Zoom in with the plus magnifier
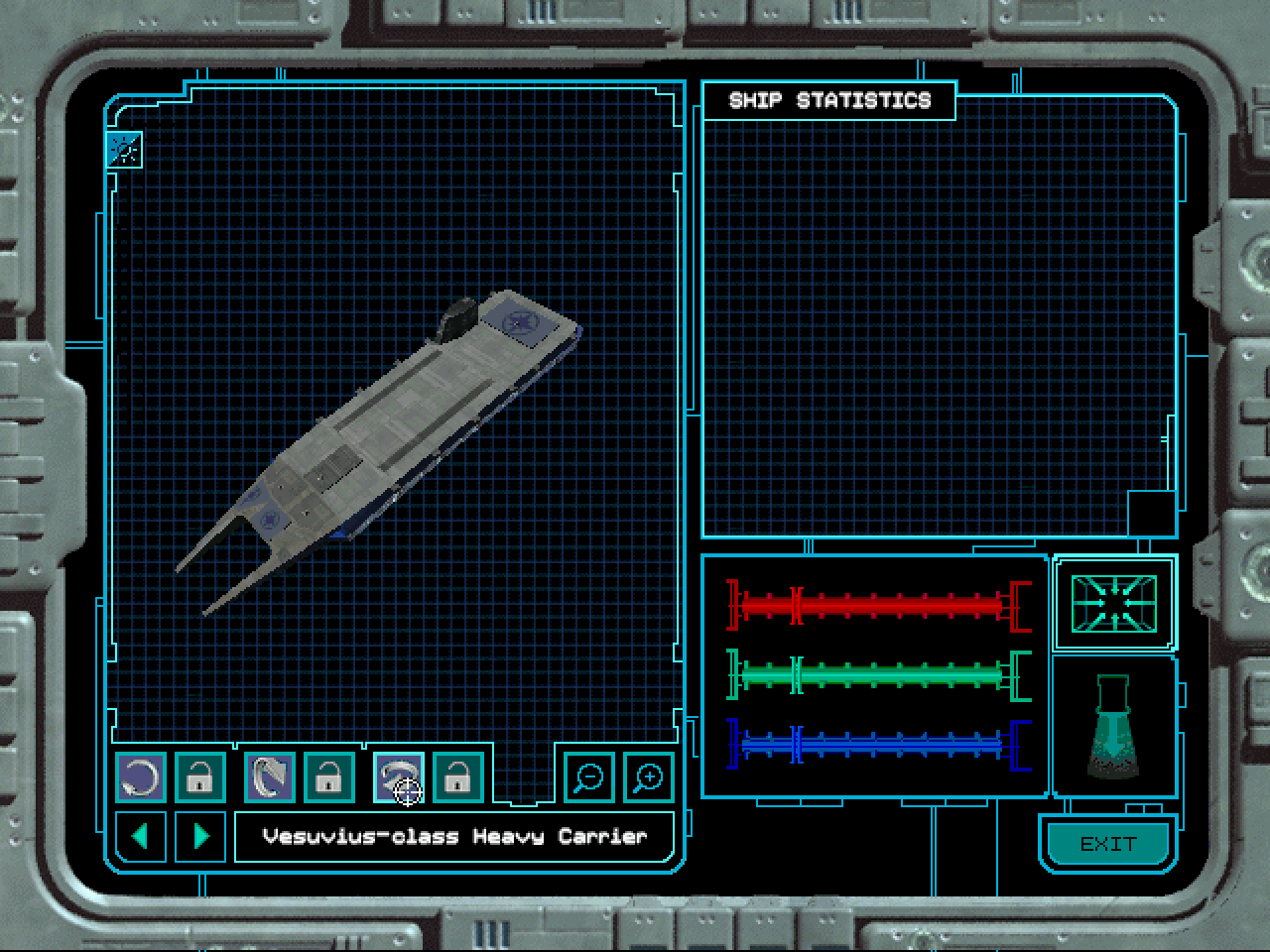 coord(649,777)
